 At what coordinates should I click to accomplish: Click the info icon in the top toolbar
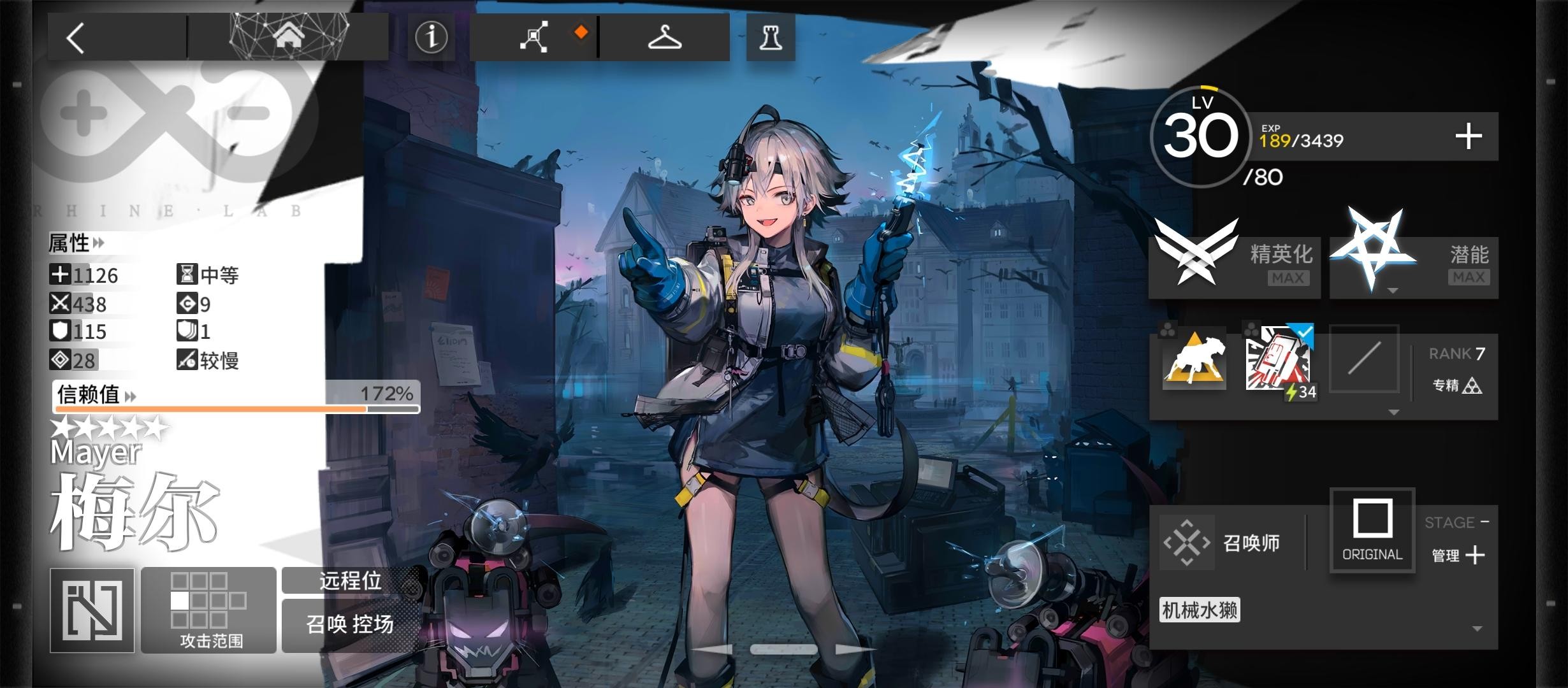431,38
